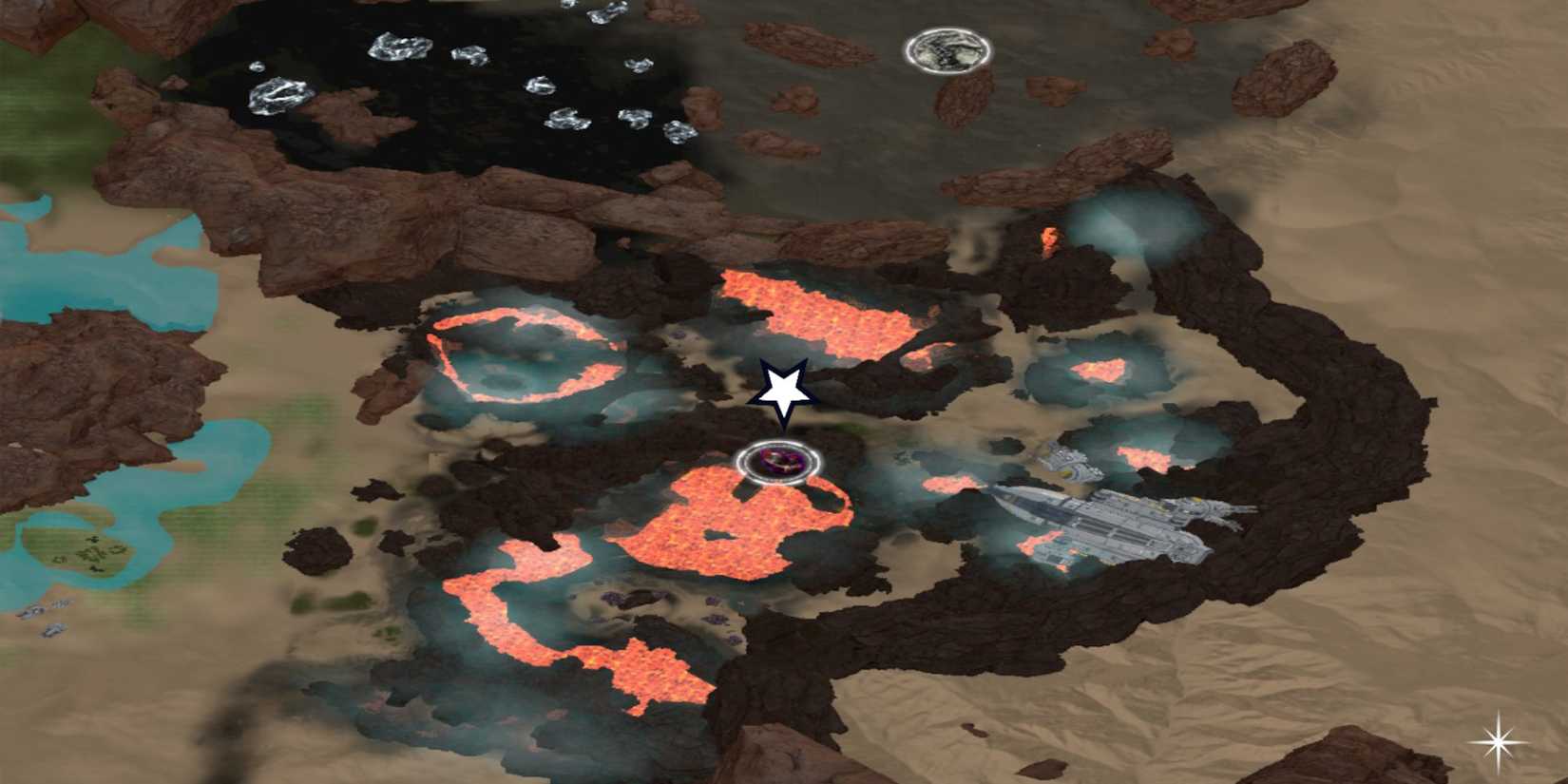This screenshot has width=1568, height=784.
Task: Select the white star quest marker
Action: click(786, 392)
